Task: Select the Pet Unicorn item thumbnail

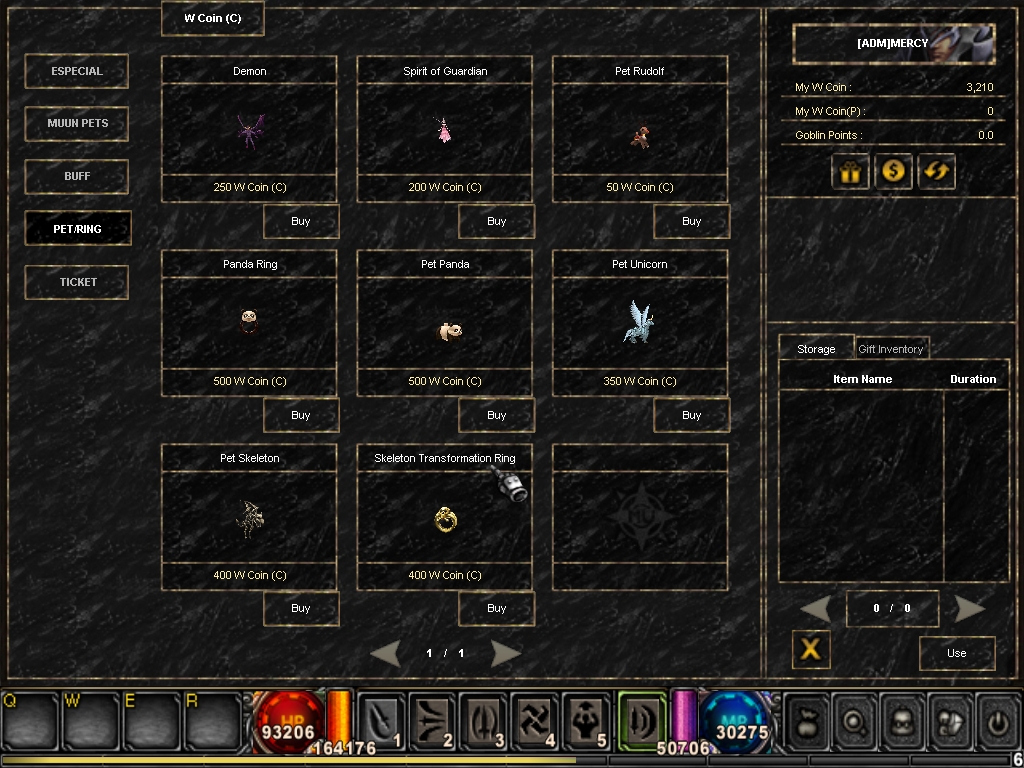Action: pyautogui.click(x=639, y=322)
